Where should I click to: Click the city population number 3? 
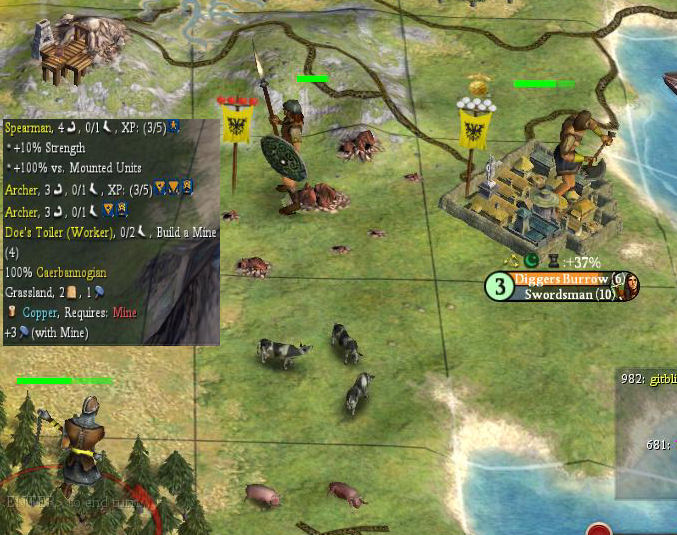(x=498, y=287)
